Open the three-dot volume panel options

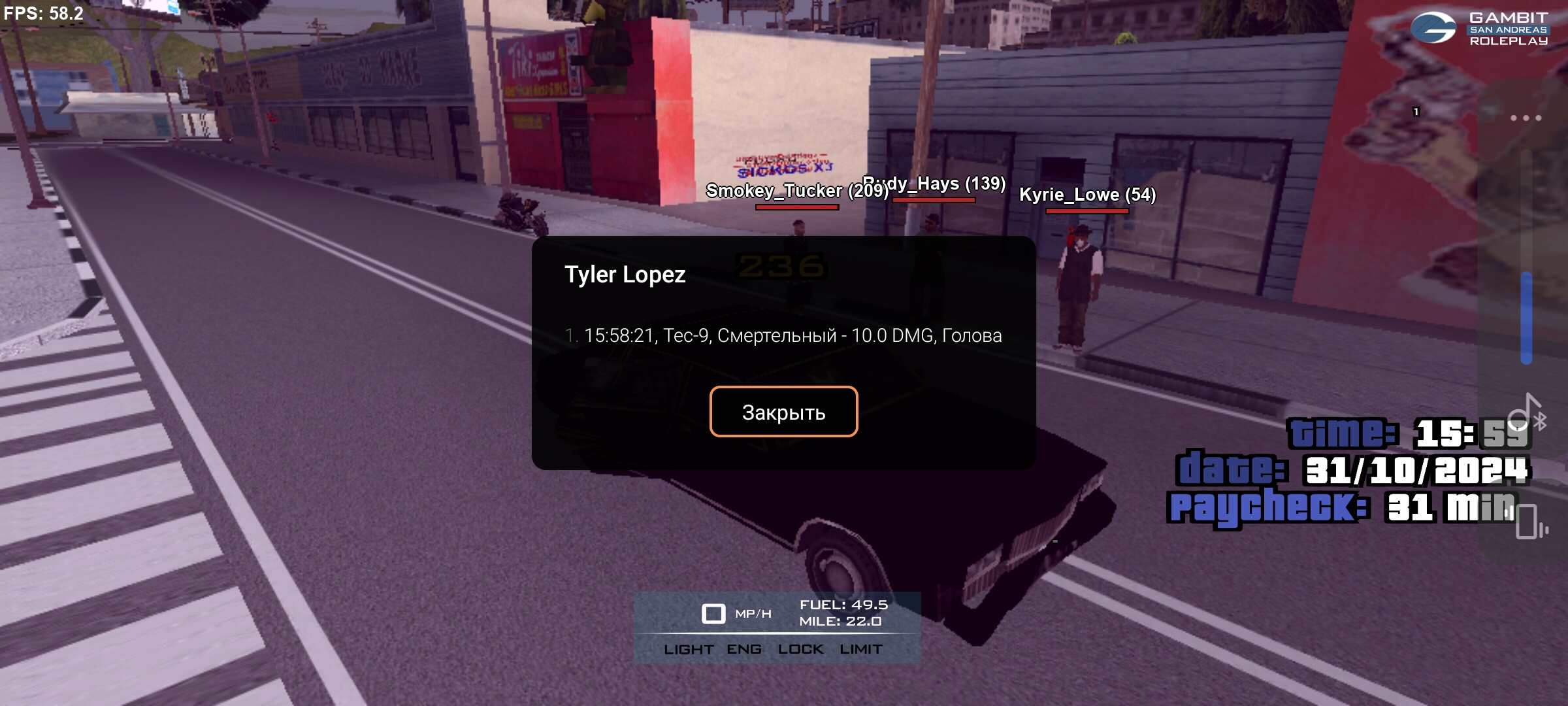(1526, 118)
